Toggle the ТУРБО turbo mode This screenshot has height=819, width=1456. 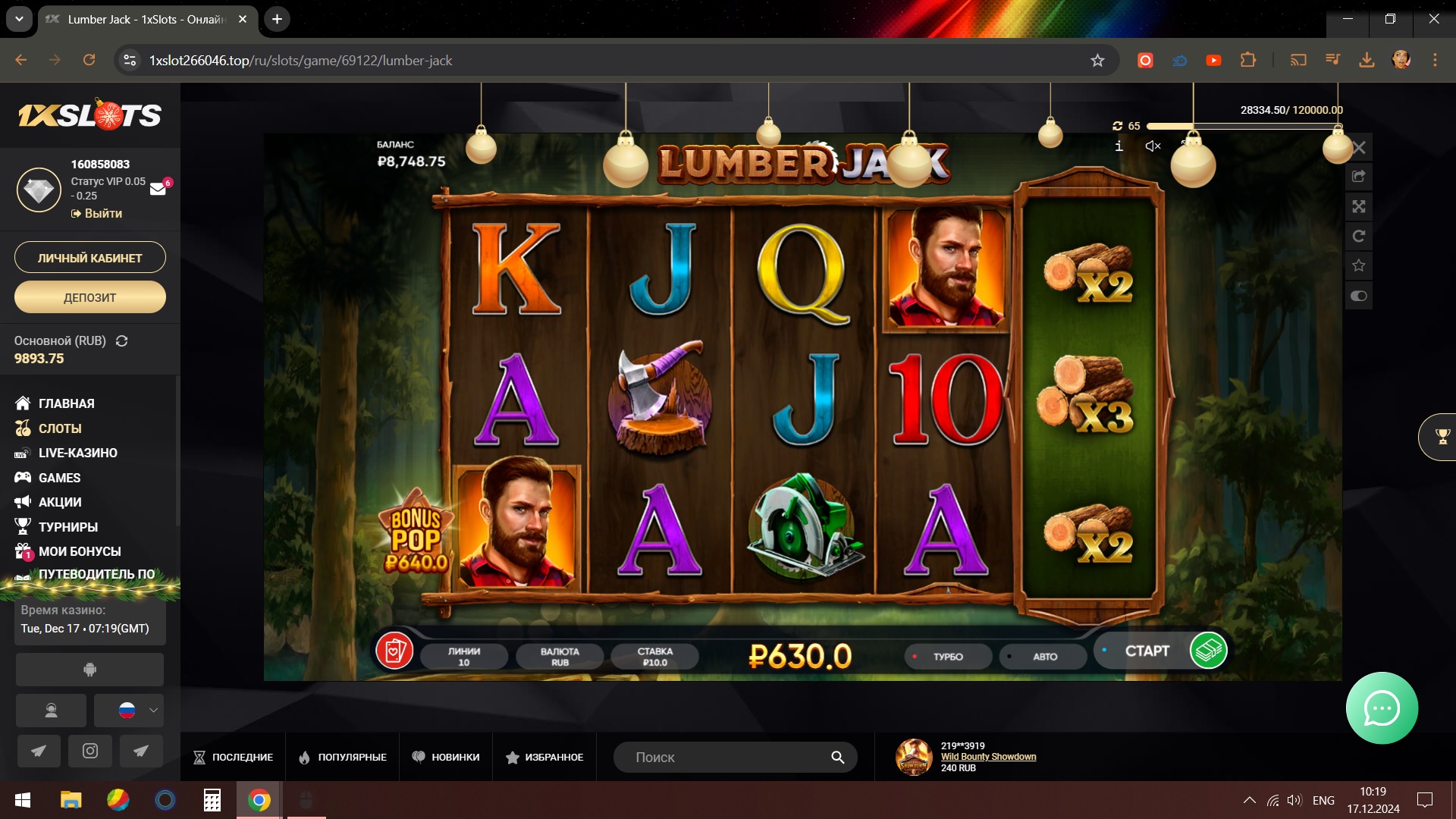pos(947,657)
